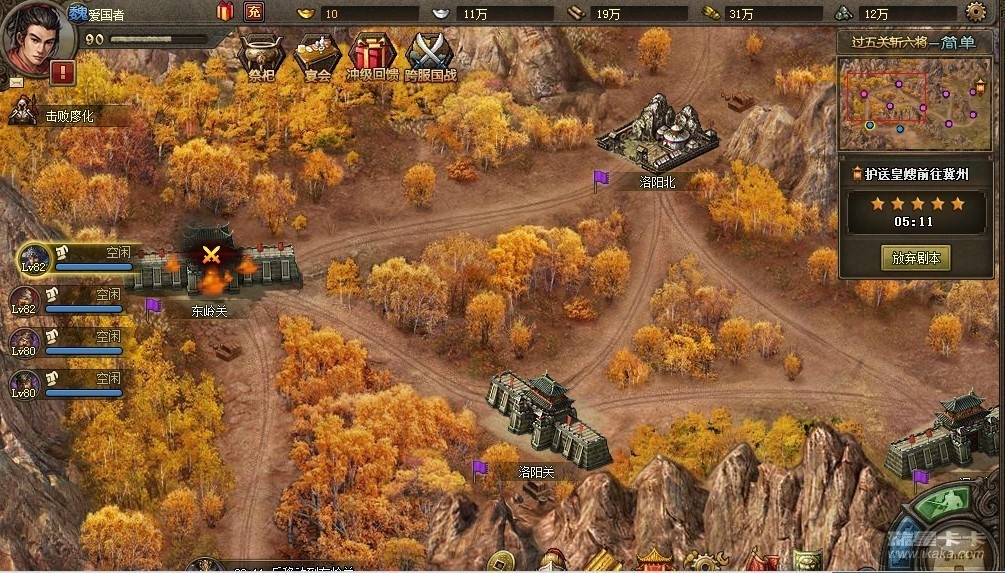Open the 冲级回馈 level reward gift

372,55
